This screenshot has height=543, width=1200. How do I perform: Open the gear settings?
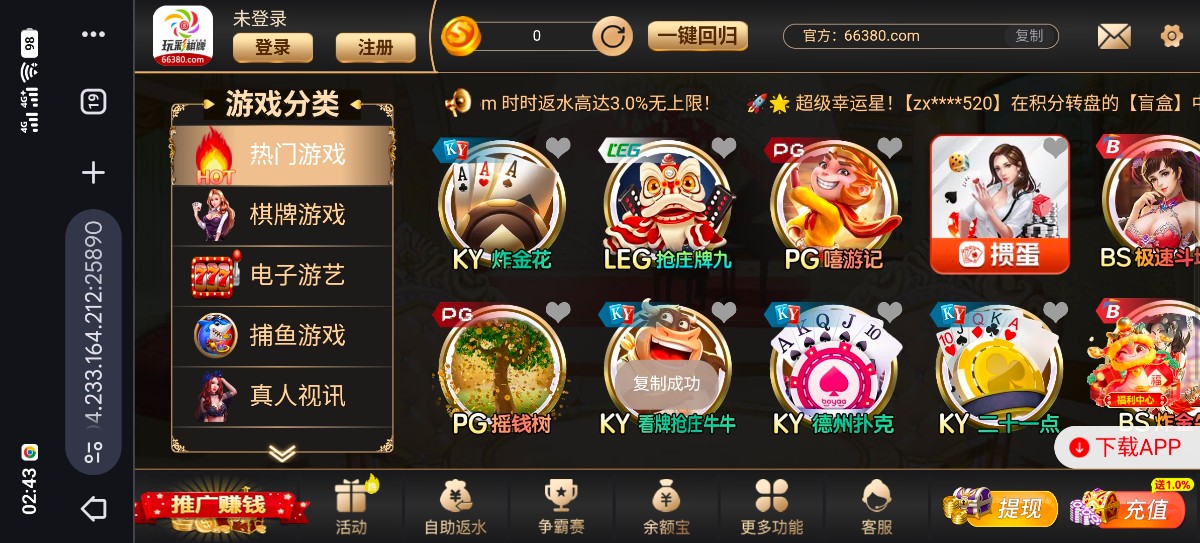coord(1171,37)
